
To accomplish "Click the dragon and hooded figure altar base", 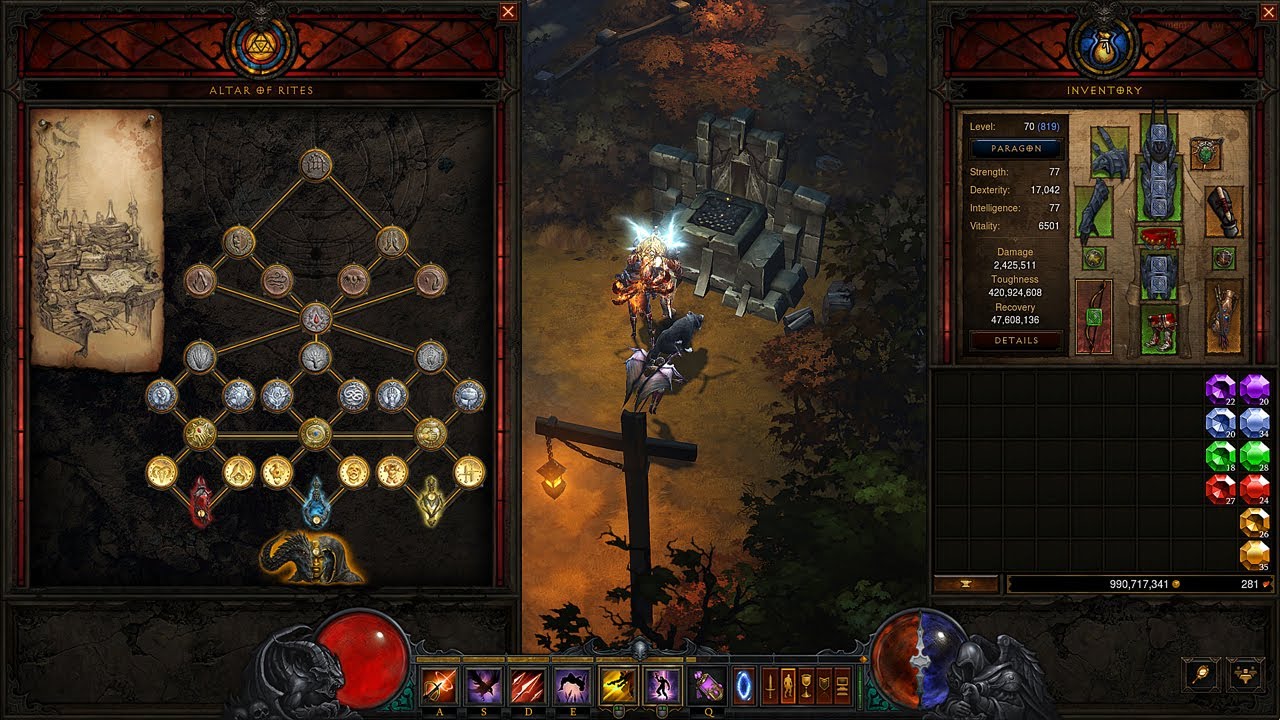I will point(312,558).
